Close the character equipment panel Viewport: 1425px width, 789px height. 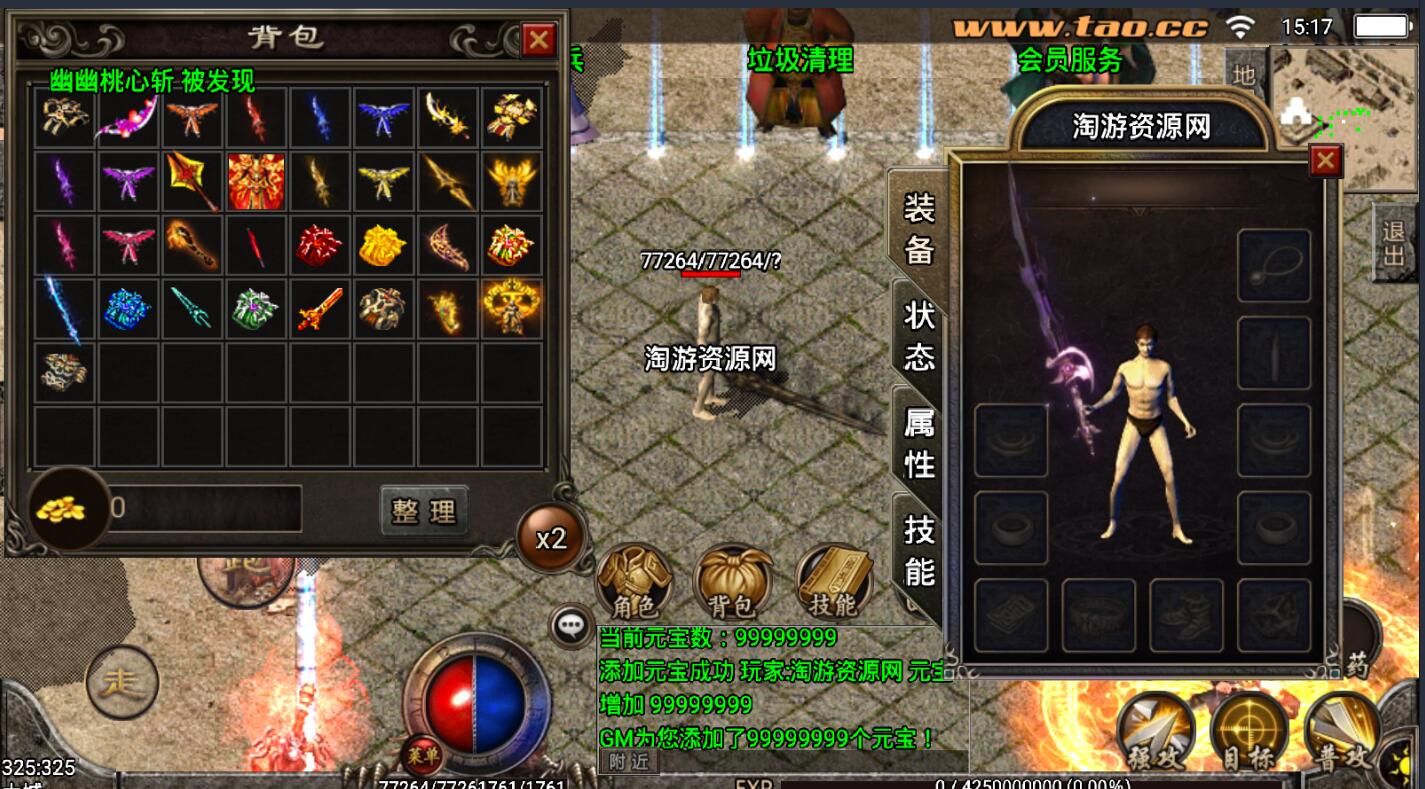[1325, 160]
